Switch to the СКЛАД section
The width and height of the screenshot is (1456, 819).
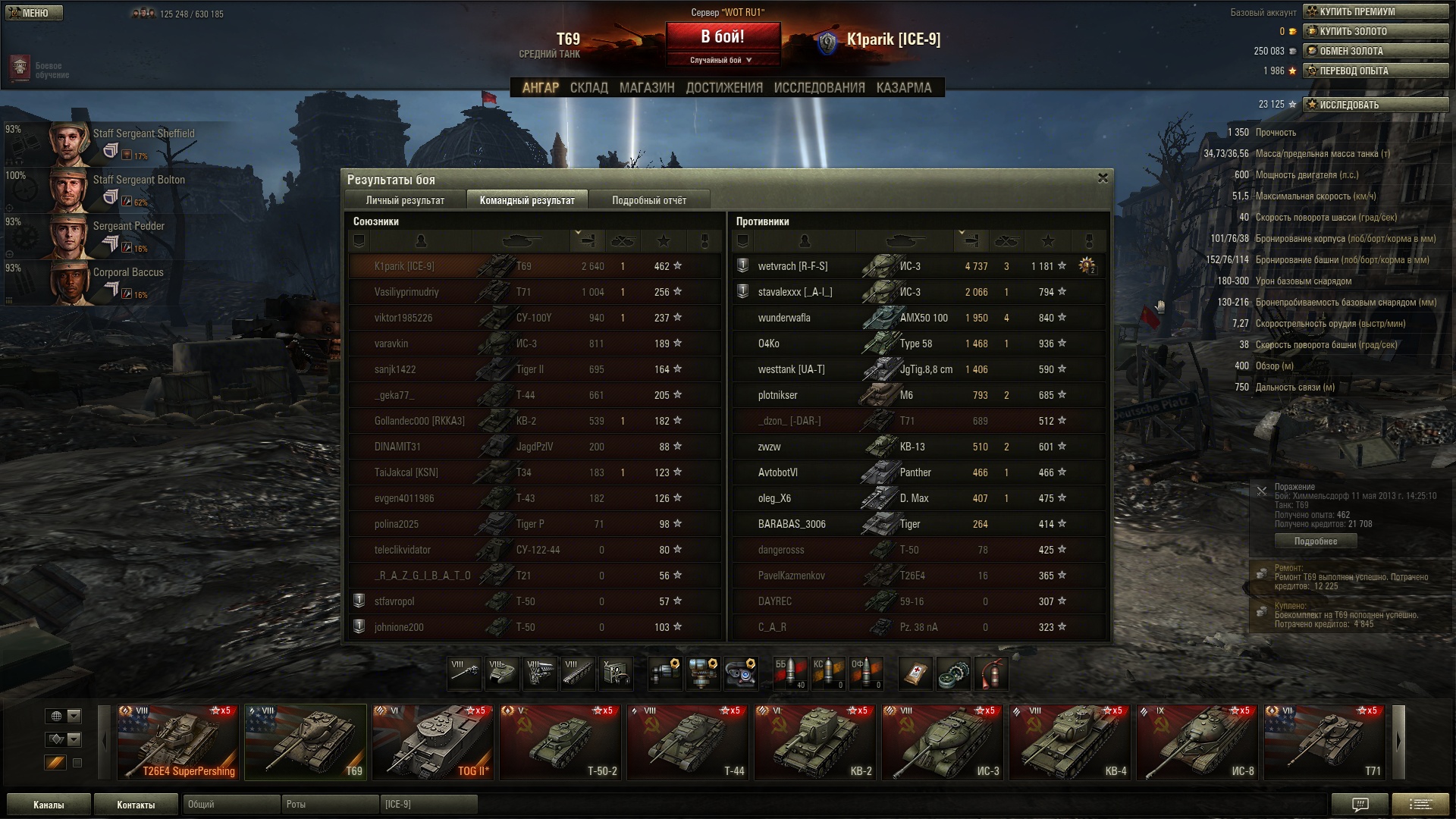pyautogui.click(x=588, y=88)
